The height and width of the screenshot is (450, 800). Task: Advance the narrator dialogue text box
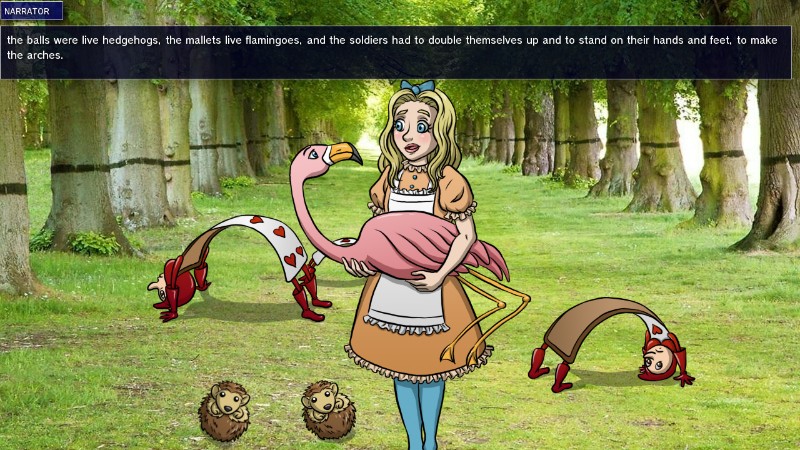pos(400,52)
